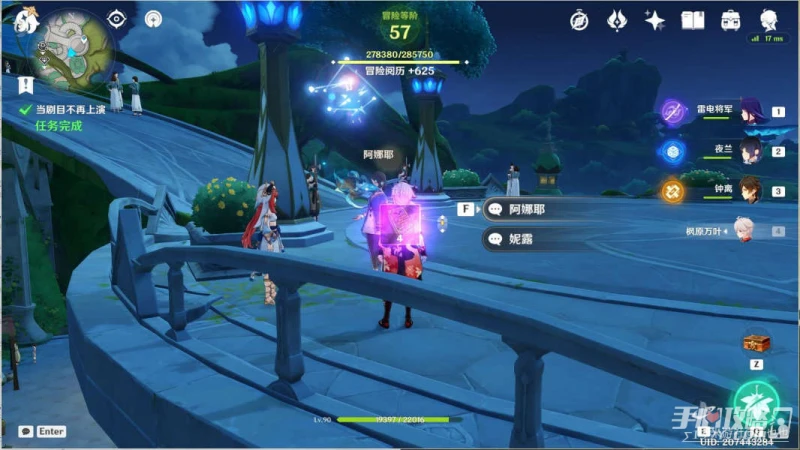Open the chat box at bottom left
800x450 pixels.
pyautogui.click(x=40, y=432)
